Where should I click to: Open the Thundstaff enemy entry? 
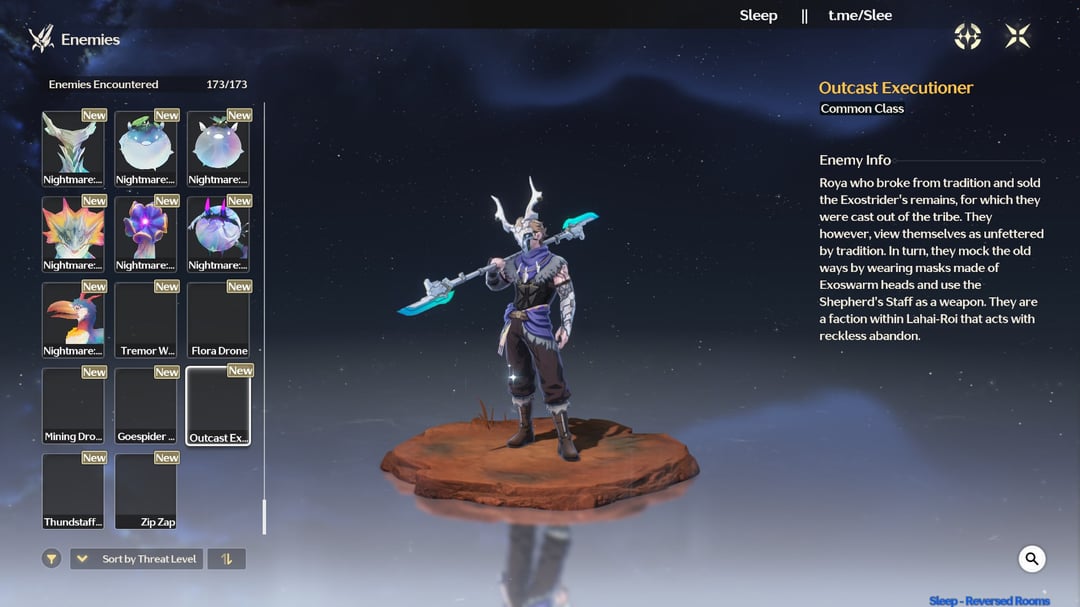[x=73, y=491]
